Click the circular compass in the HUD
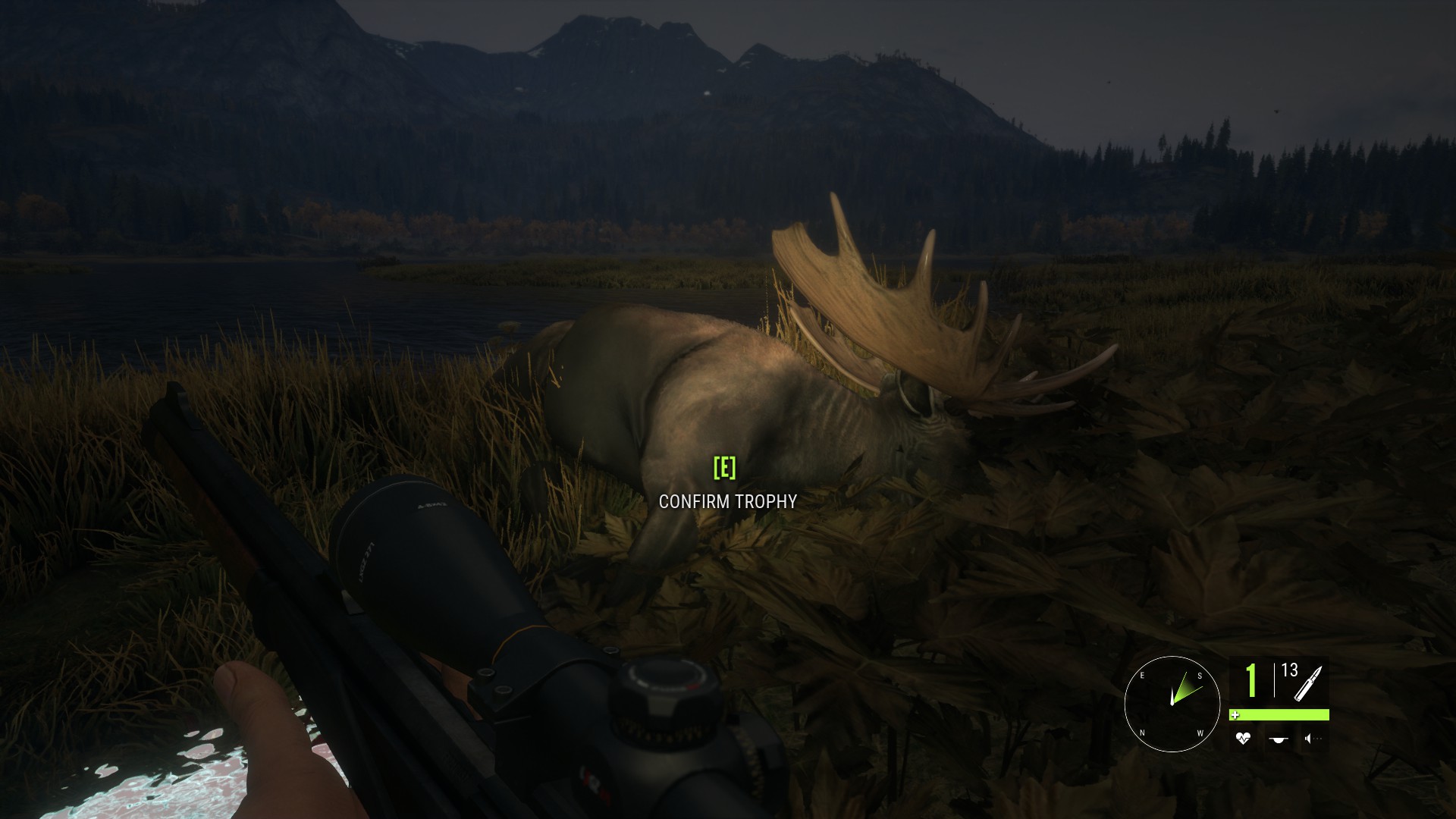 tap(1172, 703)
